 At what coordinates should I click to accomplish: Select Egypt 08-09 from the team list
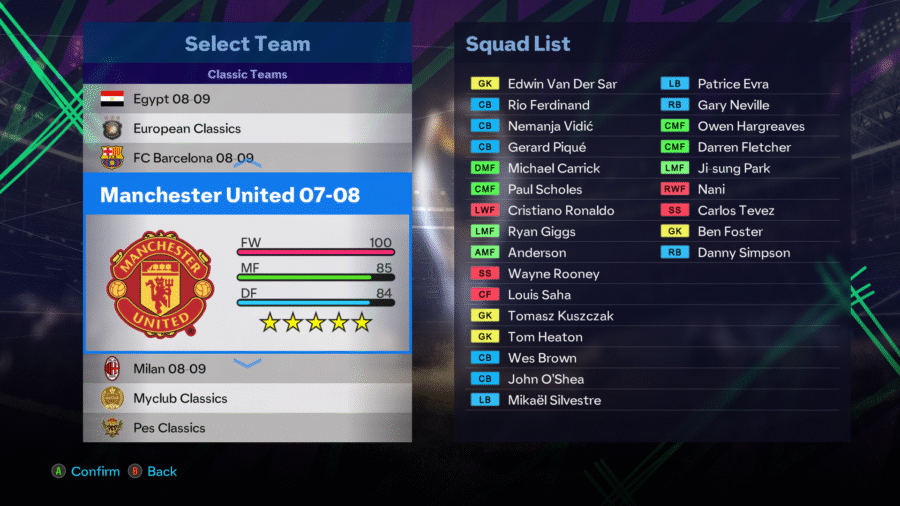(247, 99)
